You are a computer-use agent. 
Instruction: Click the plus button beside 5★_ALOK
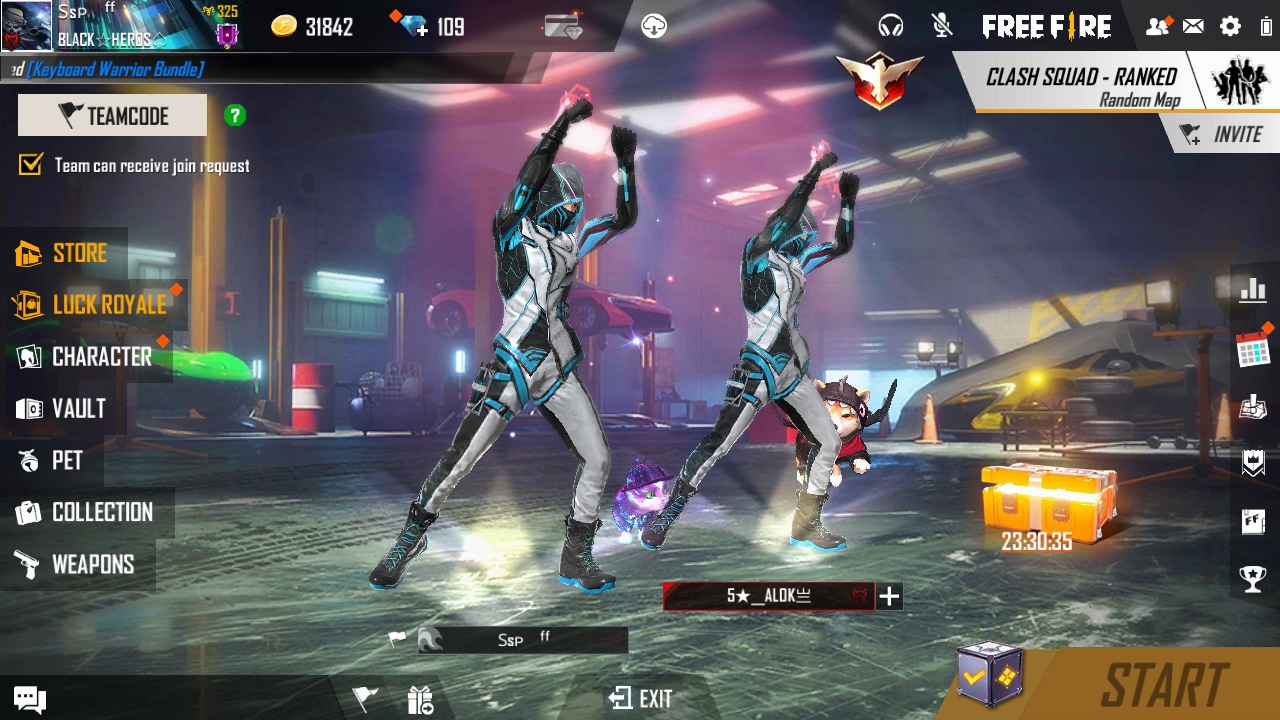[889, 597]
